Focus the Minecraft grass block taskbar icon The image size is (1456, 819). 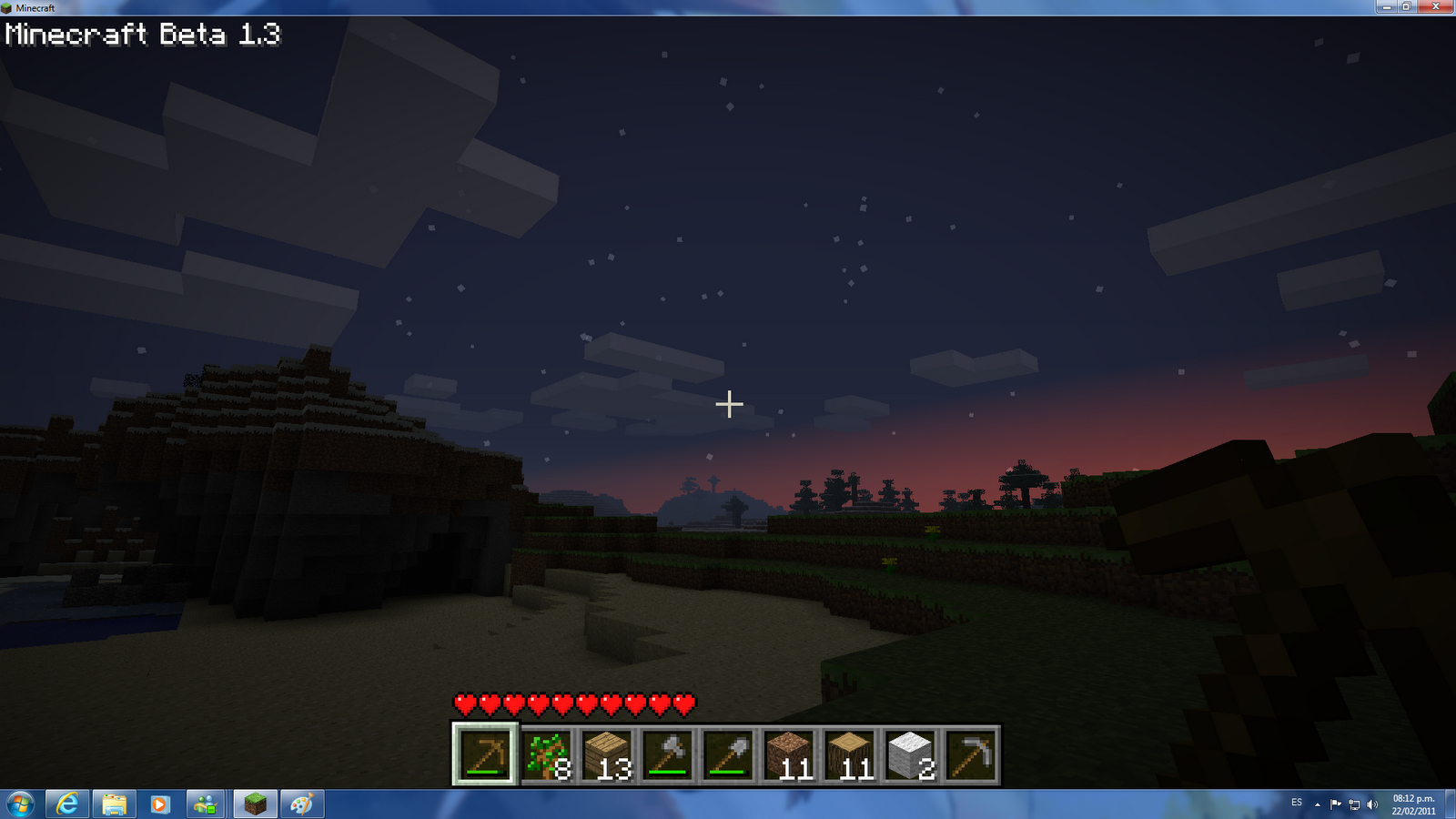coord(256,804)
